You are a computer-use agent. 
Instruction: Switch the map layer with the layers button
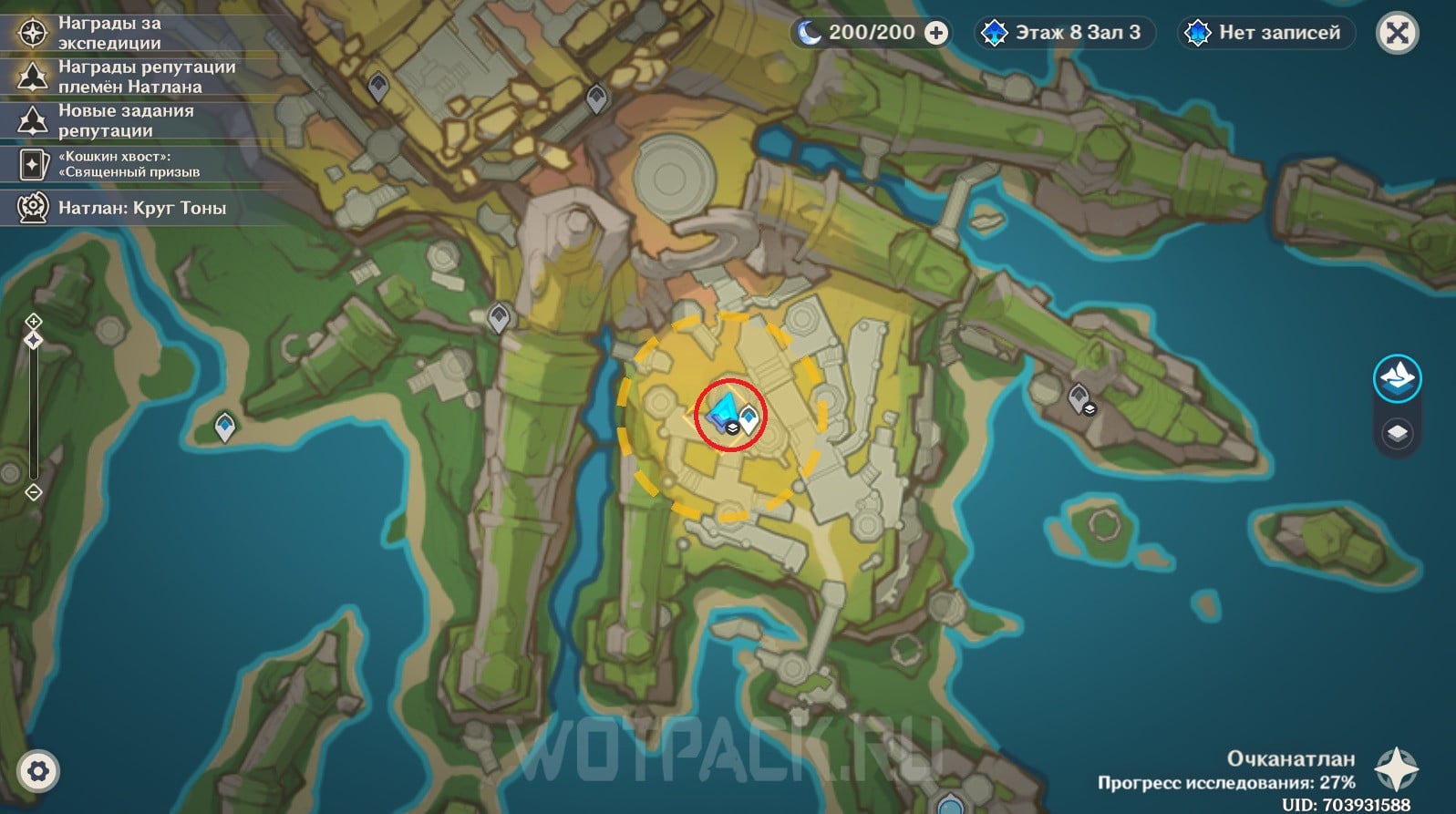coord(1397,433)
